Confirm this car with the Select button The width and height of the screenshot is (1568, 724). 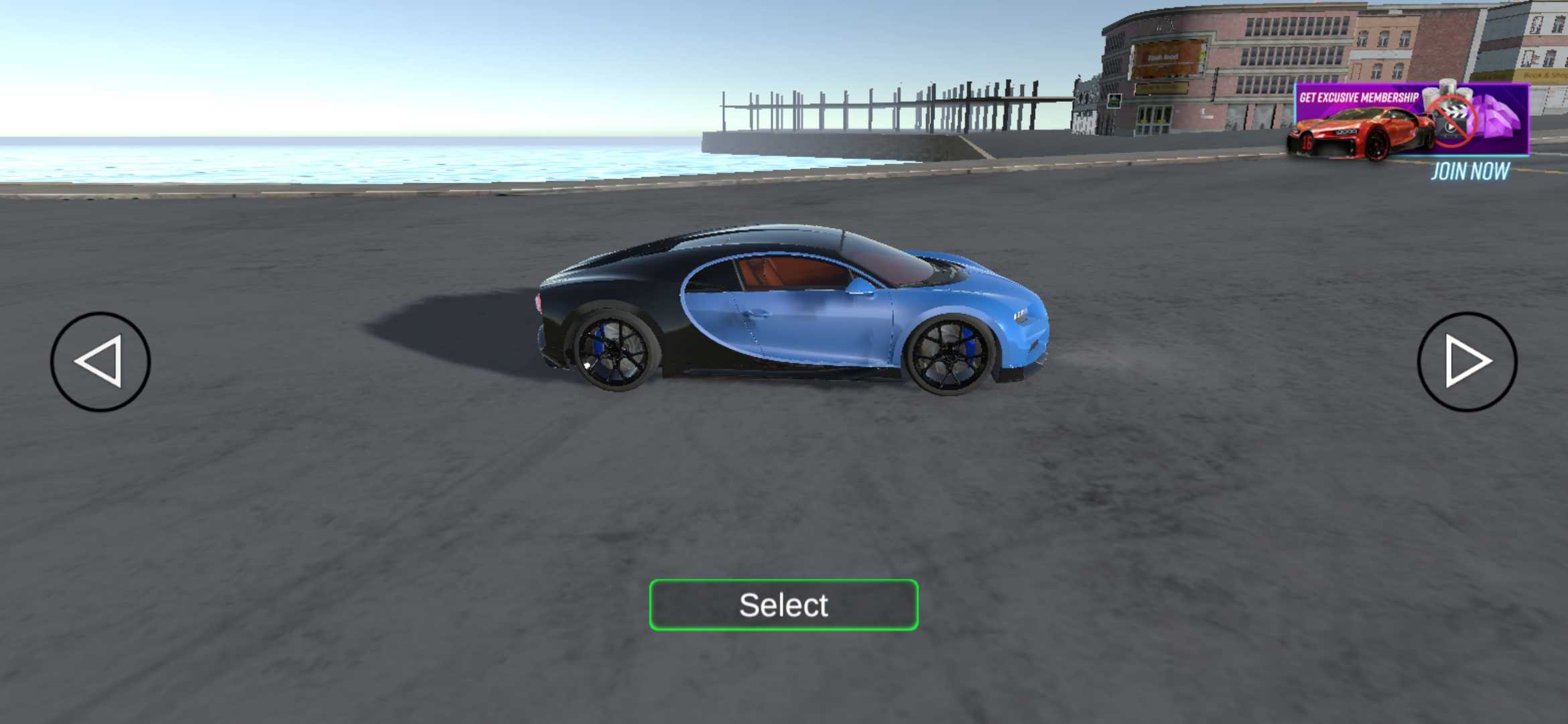pyautogui.click(x=783, y=605)
